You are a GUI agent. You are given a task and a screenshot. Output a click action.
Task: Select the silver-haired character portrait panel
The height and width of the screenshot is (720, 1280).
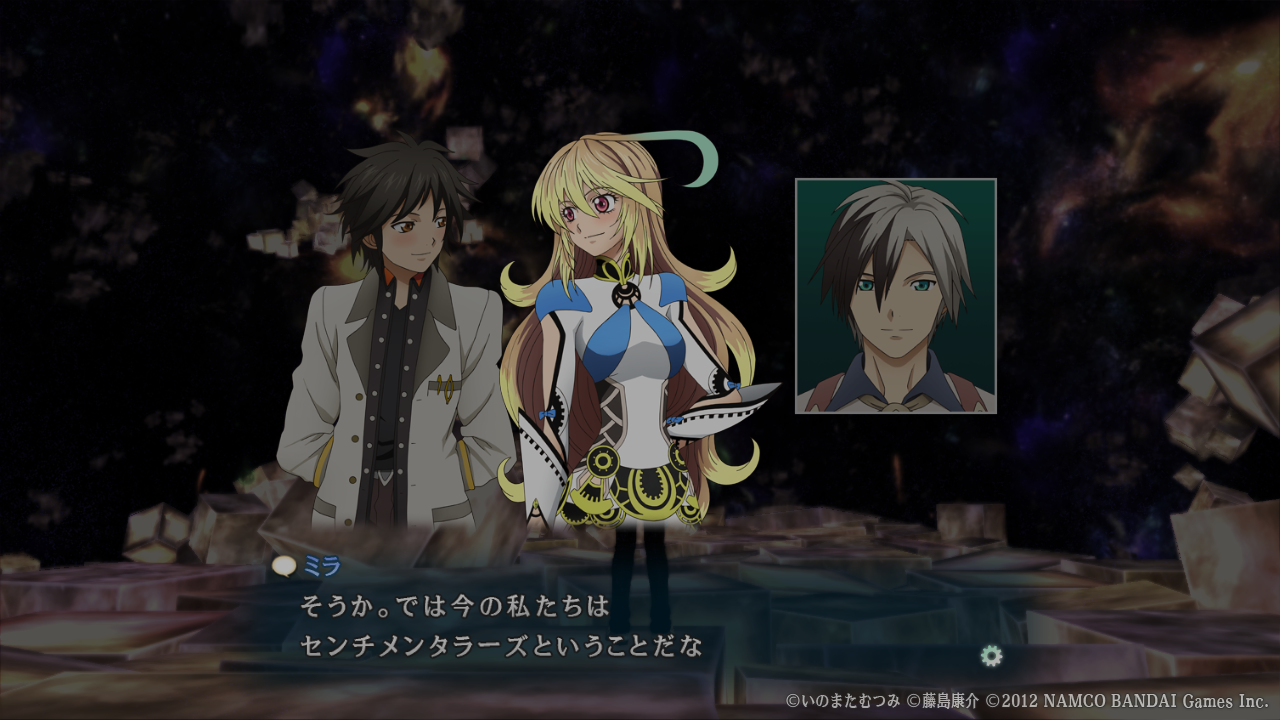[895, 296]
